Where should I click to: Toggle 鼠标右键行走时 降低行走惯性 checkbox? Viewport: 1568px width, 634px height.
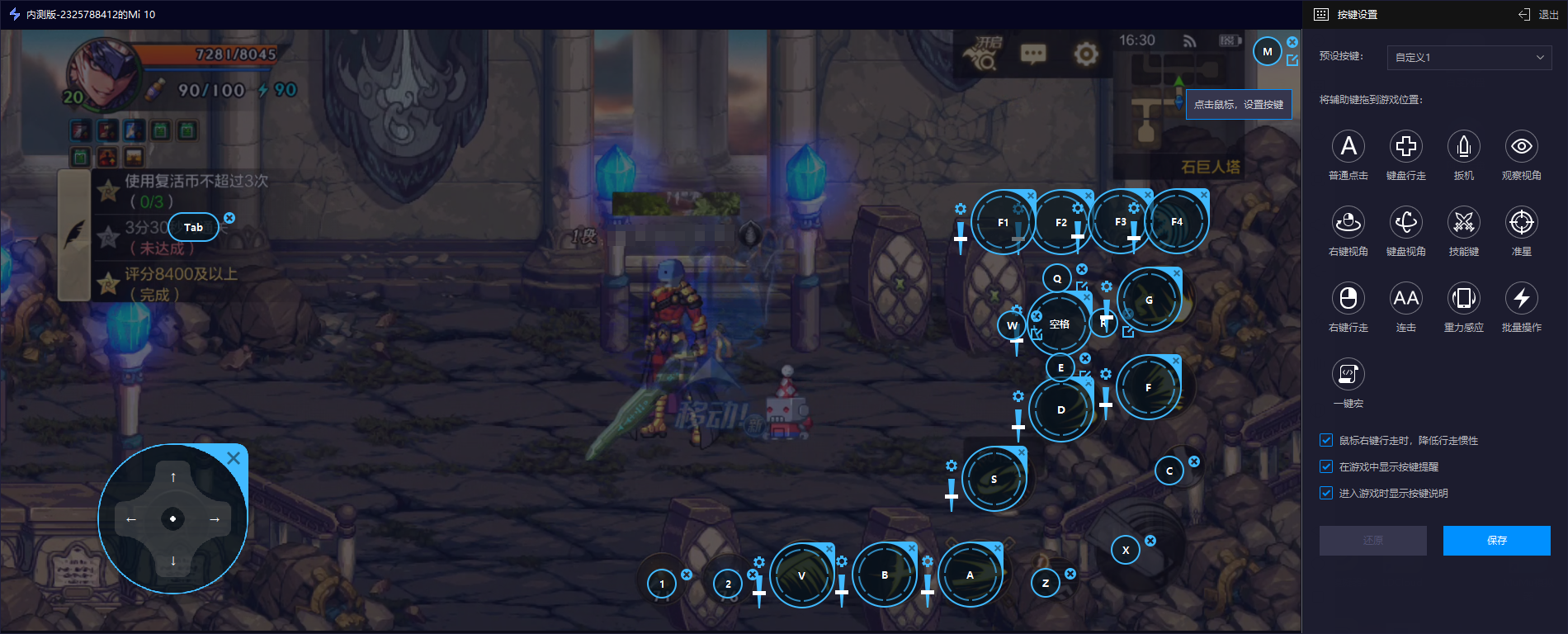coord(1326,441)
